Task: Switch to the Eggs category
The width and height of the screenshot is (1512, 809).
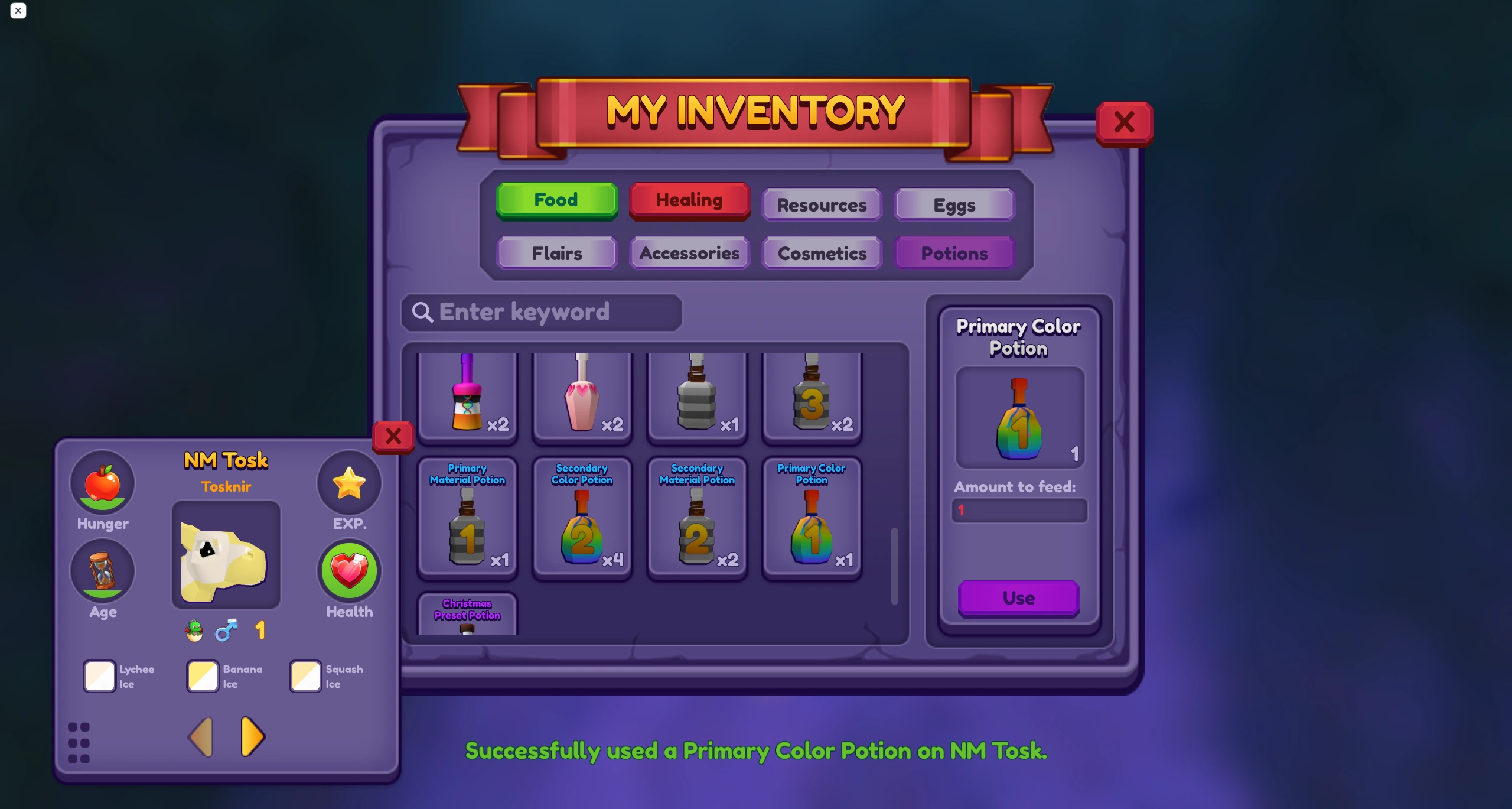Action: pyautogui.click(x=954, y=204)
